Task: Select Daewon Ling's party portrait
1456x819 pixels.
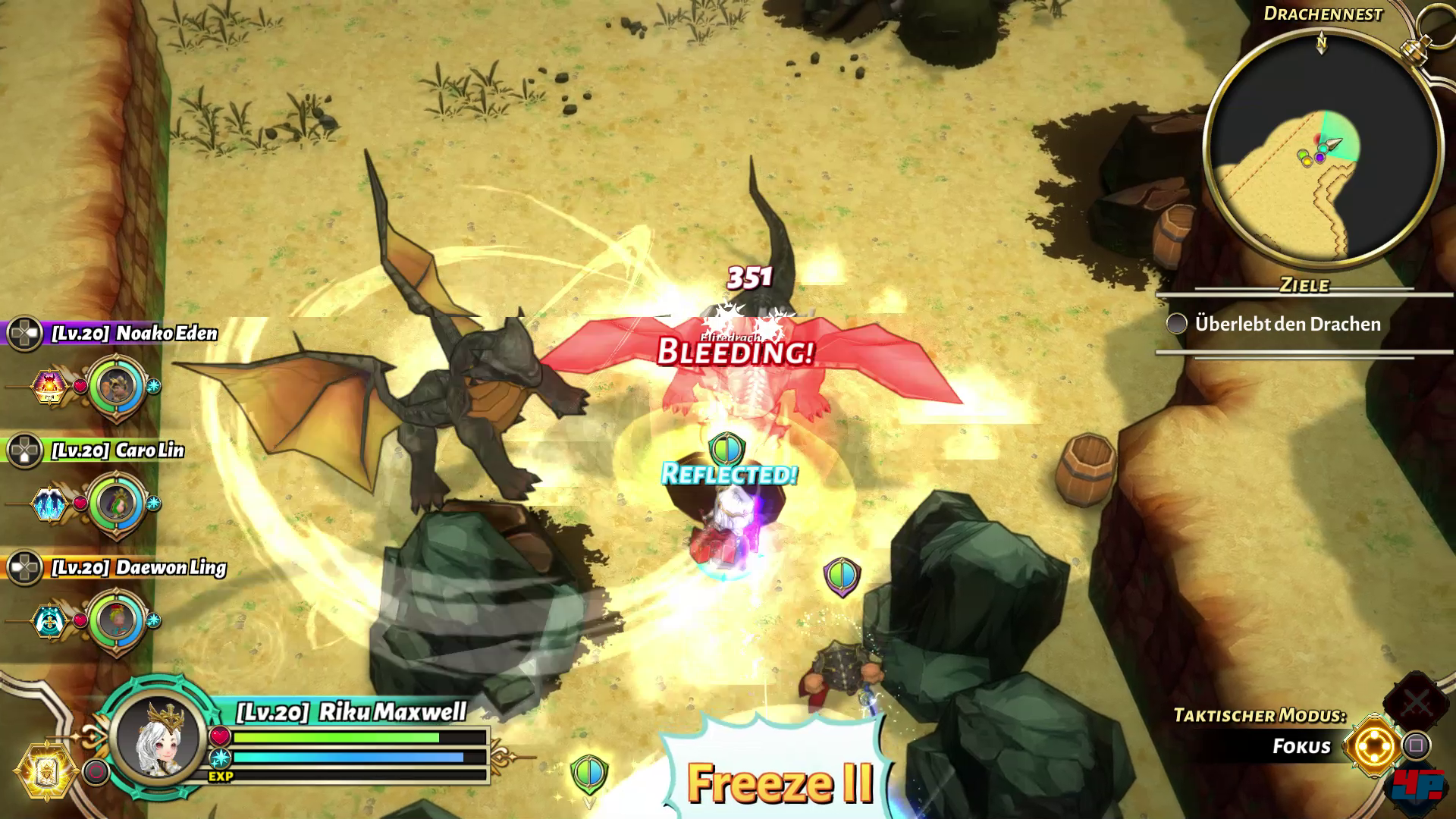Action: click(117, 620)
